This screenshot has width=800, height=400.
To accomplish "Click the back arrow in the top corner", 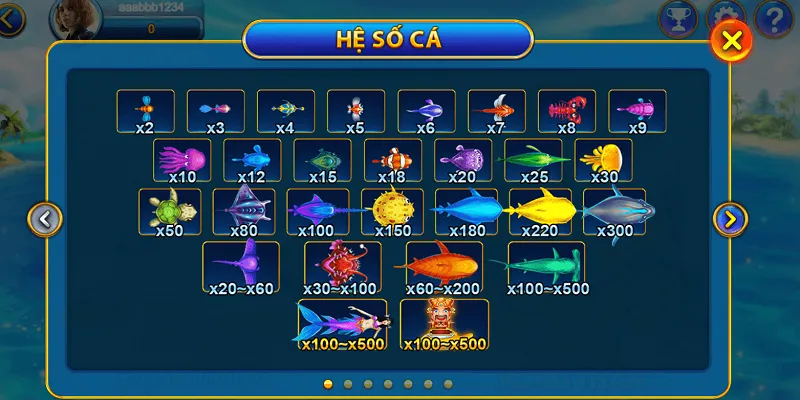I will click(10, 17).
